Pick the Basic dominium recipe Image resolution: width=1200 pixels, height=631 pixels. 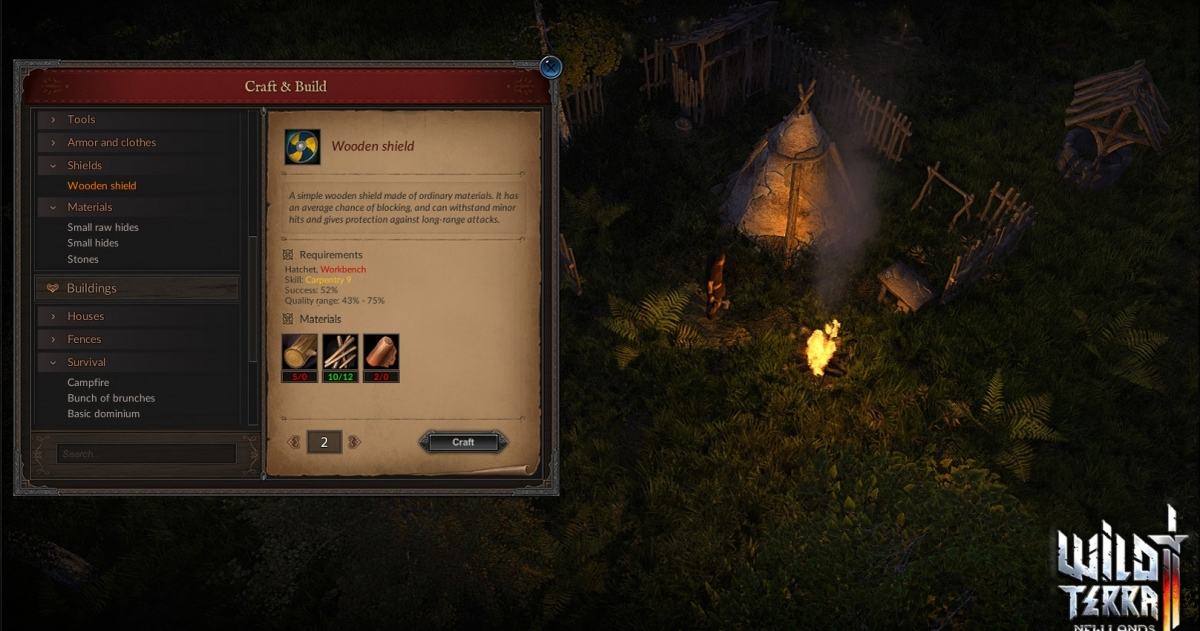pos(103,414)
